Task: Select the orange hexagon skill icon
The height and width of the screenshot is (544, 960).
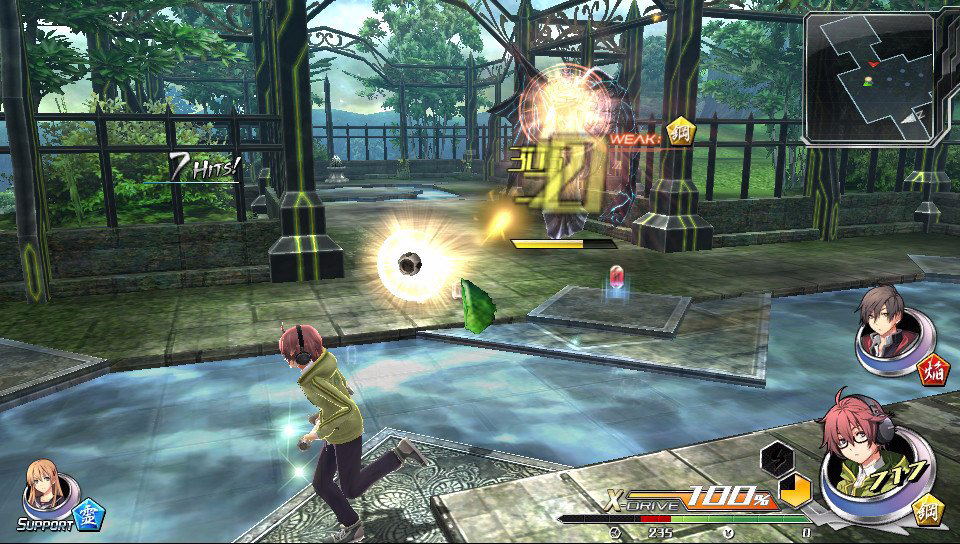Action: pos(796,490)
